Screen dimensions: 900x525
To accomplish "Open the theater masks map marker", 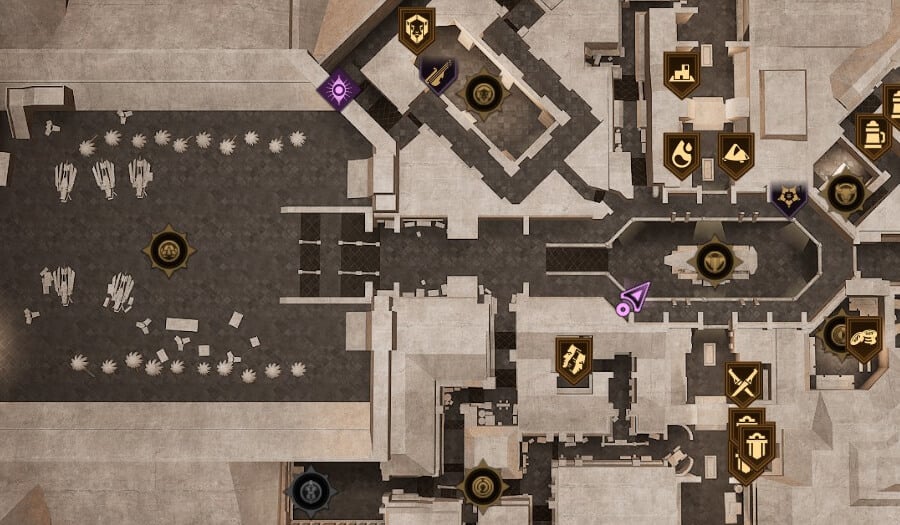I will [574, 360].
